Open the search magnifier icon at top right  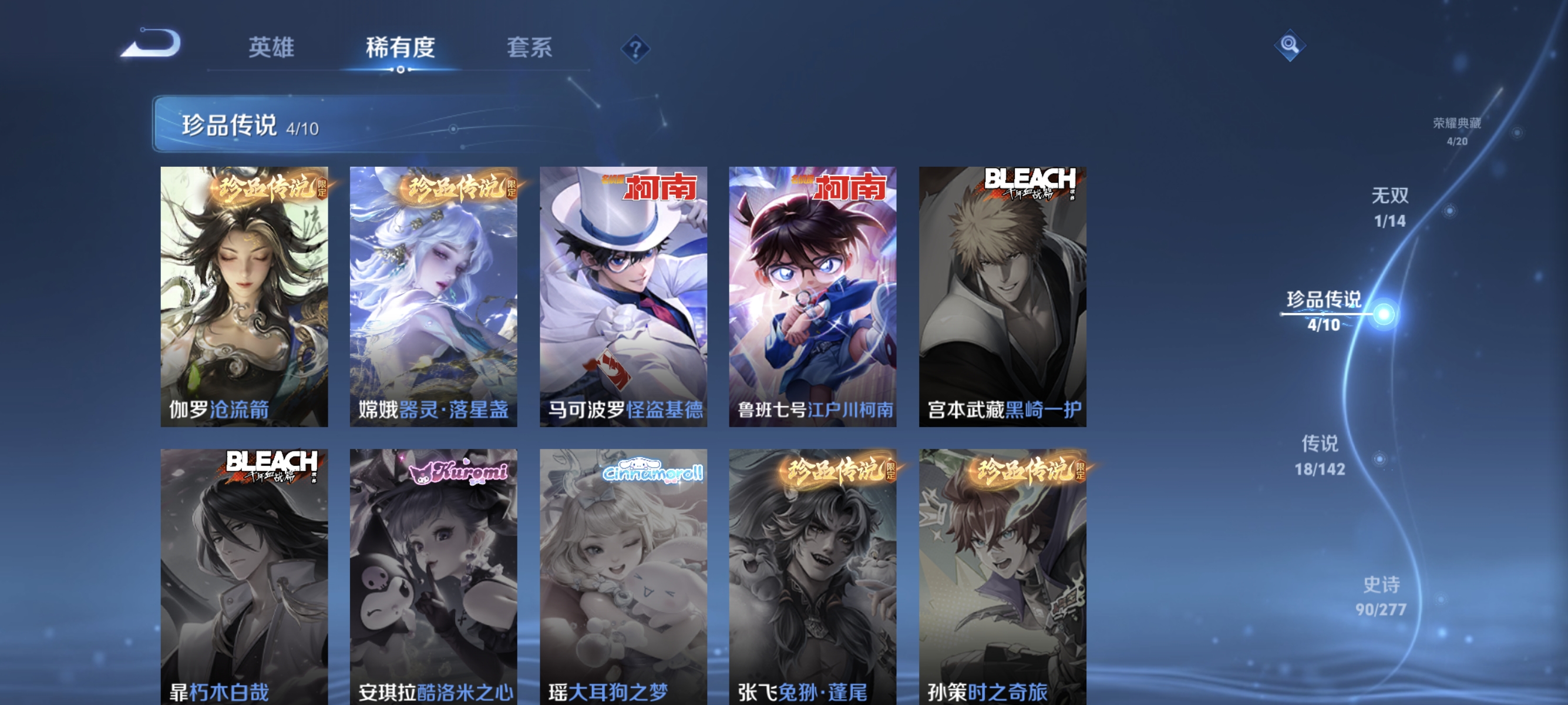1290,44
